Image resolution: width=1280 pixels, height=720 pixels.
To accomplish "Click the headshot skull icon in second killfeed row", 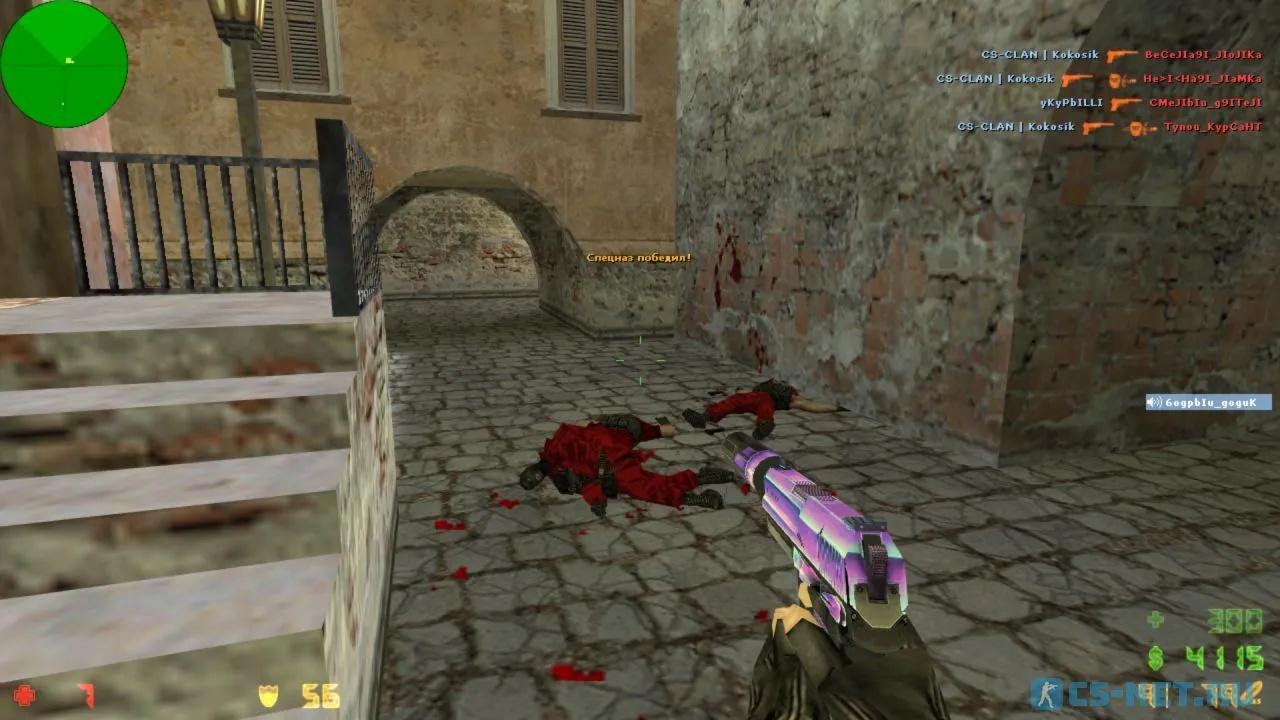I will point(1116,81).
